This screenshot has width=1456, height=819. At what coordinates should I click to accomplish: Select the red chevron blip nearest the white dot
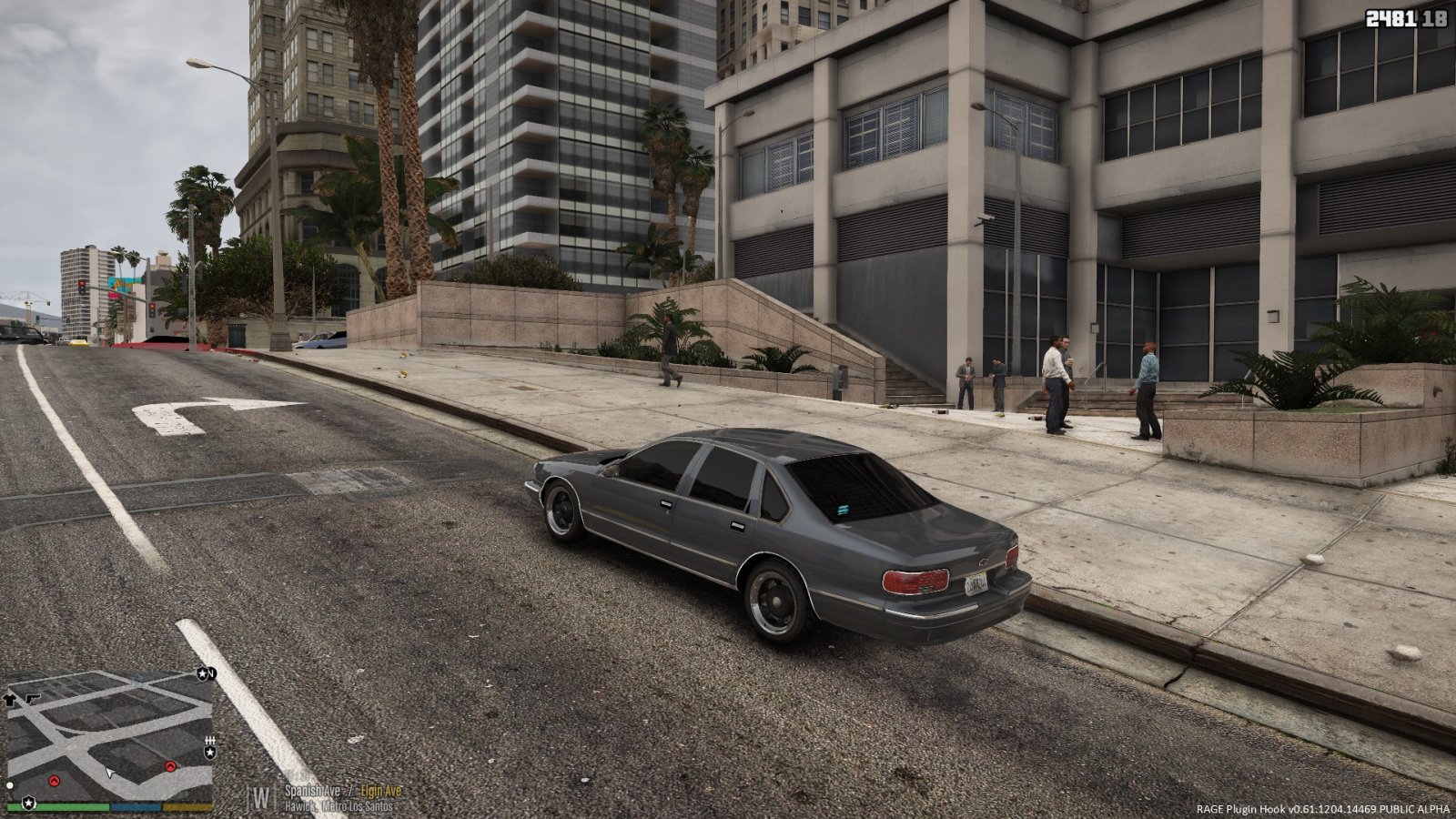54,780
